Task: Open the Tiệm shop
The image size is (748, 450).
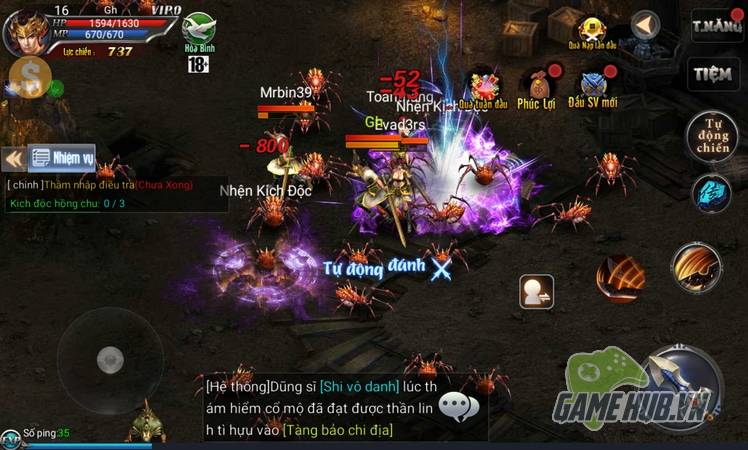Action: [x=711, y=75]
